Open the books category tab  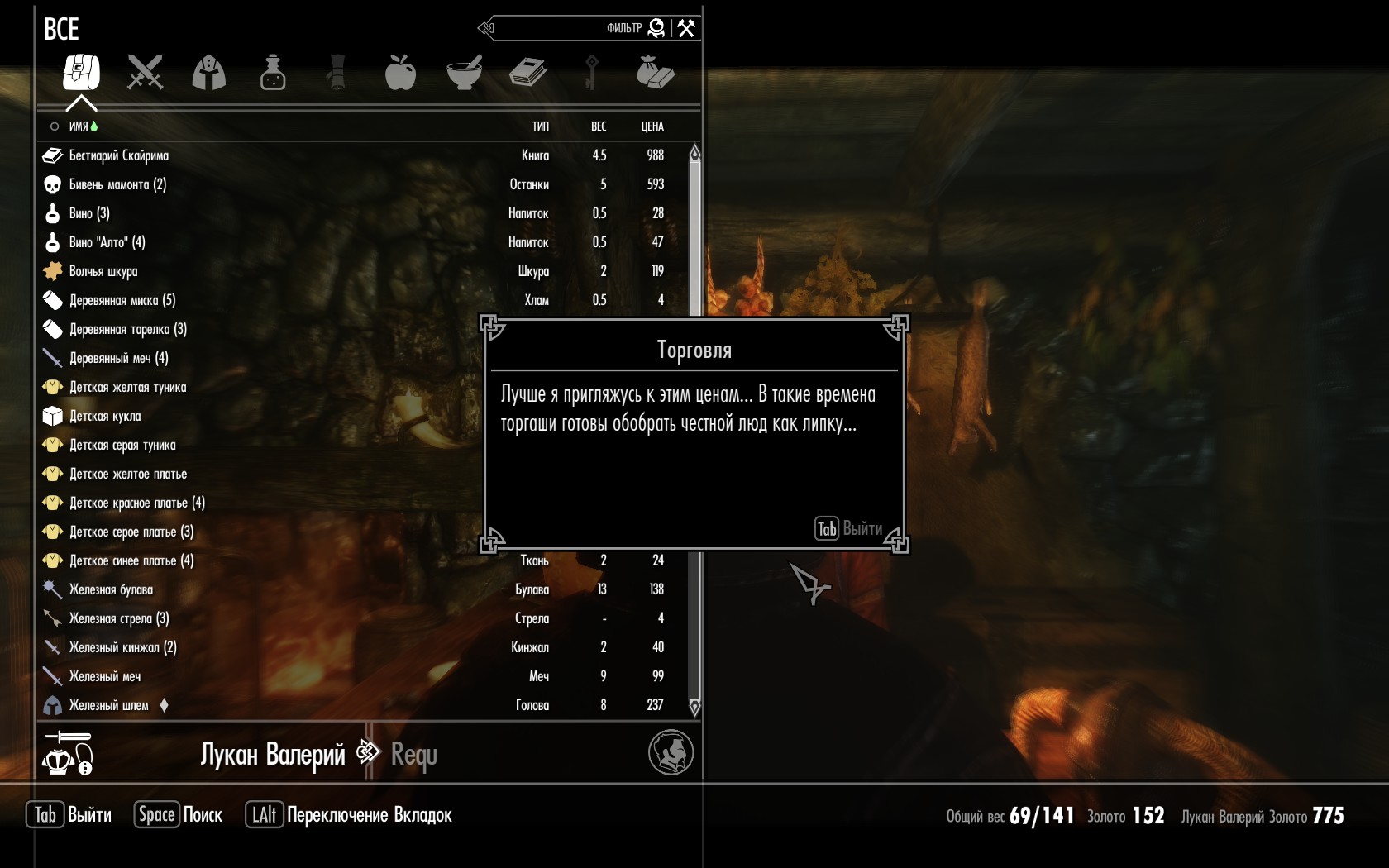[527, 73]
